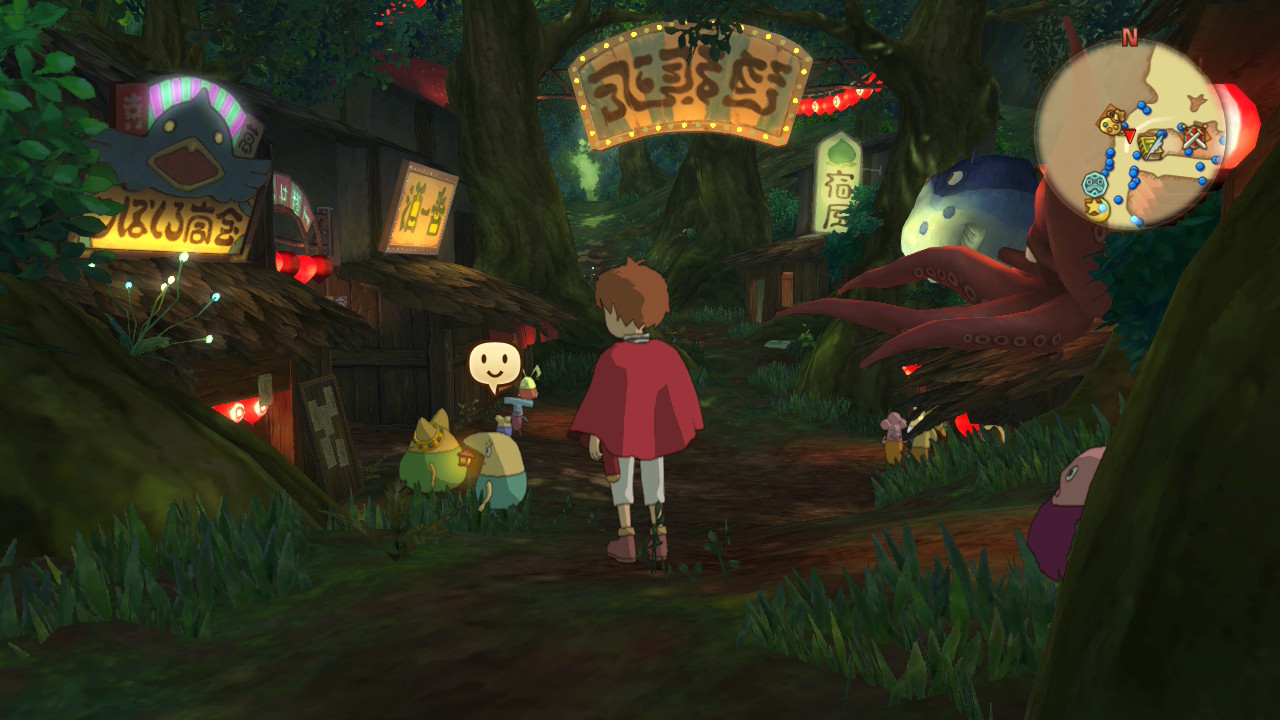Click the book and quill marker
The image size is (1280, 720).
click(x=1153, y=146)
